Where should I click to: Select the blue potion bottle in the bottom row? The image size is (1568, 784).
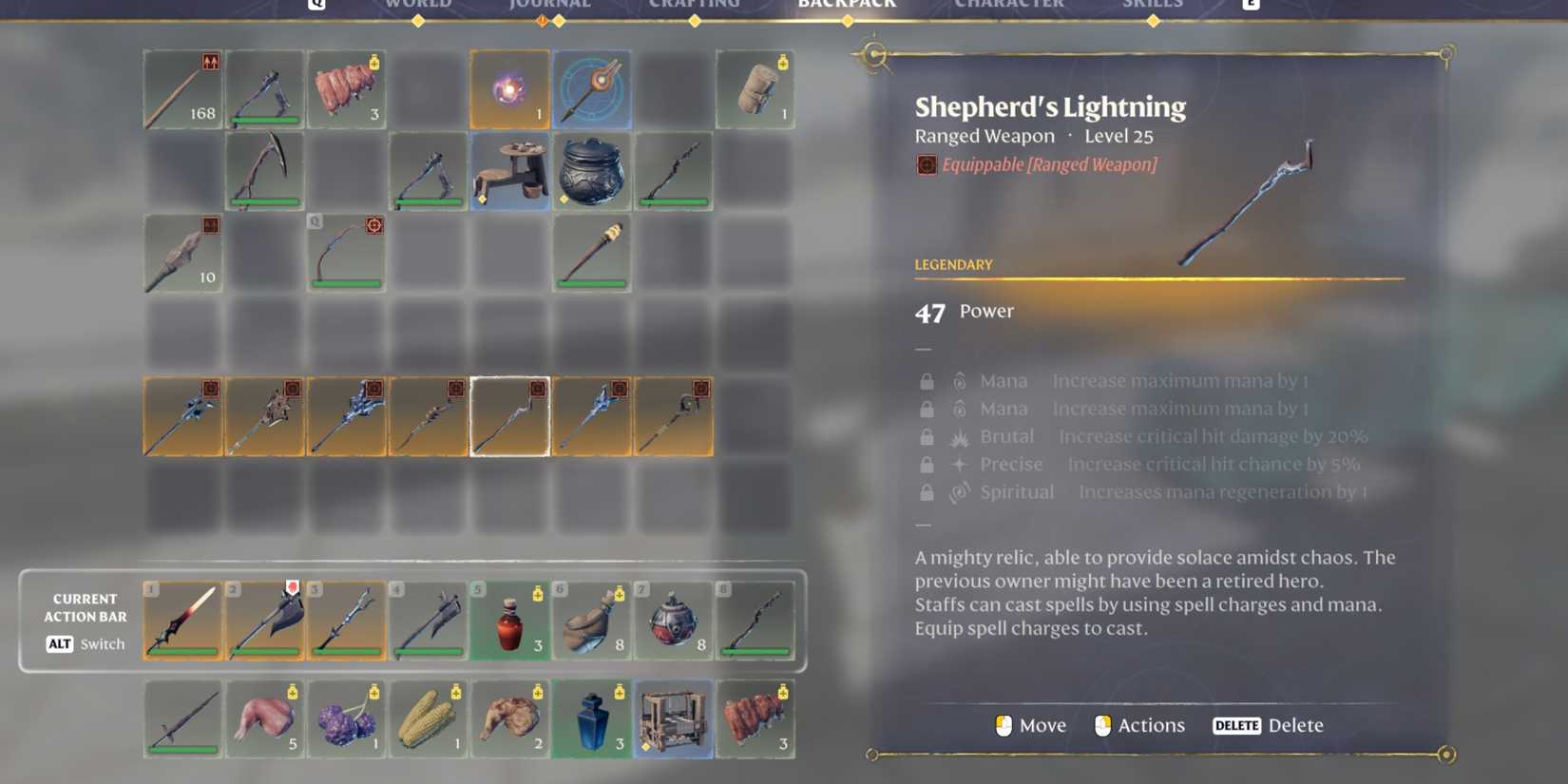[592, 719]
